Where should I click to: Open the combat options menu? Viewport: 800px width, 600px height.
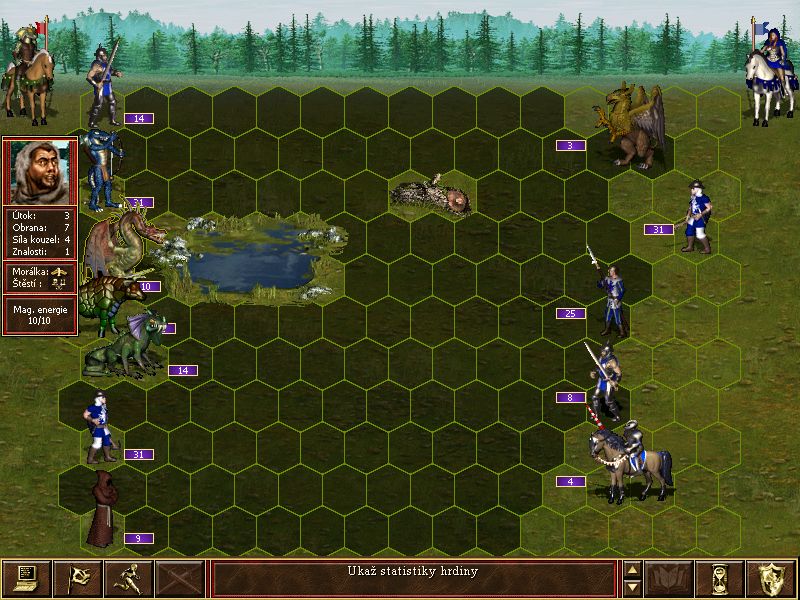[26, 578]
